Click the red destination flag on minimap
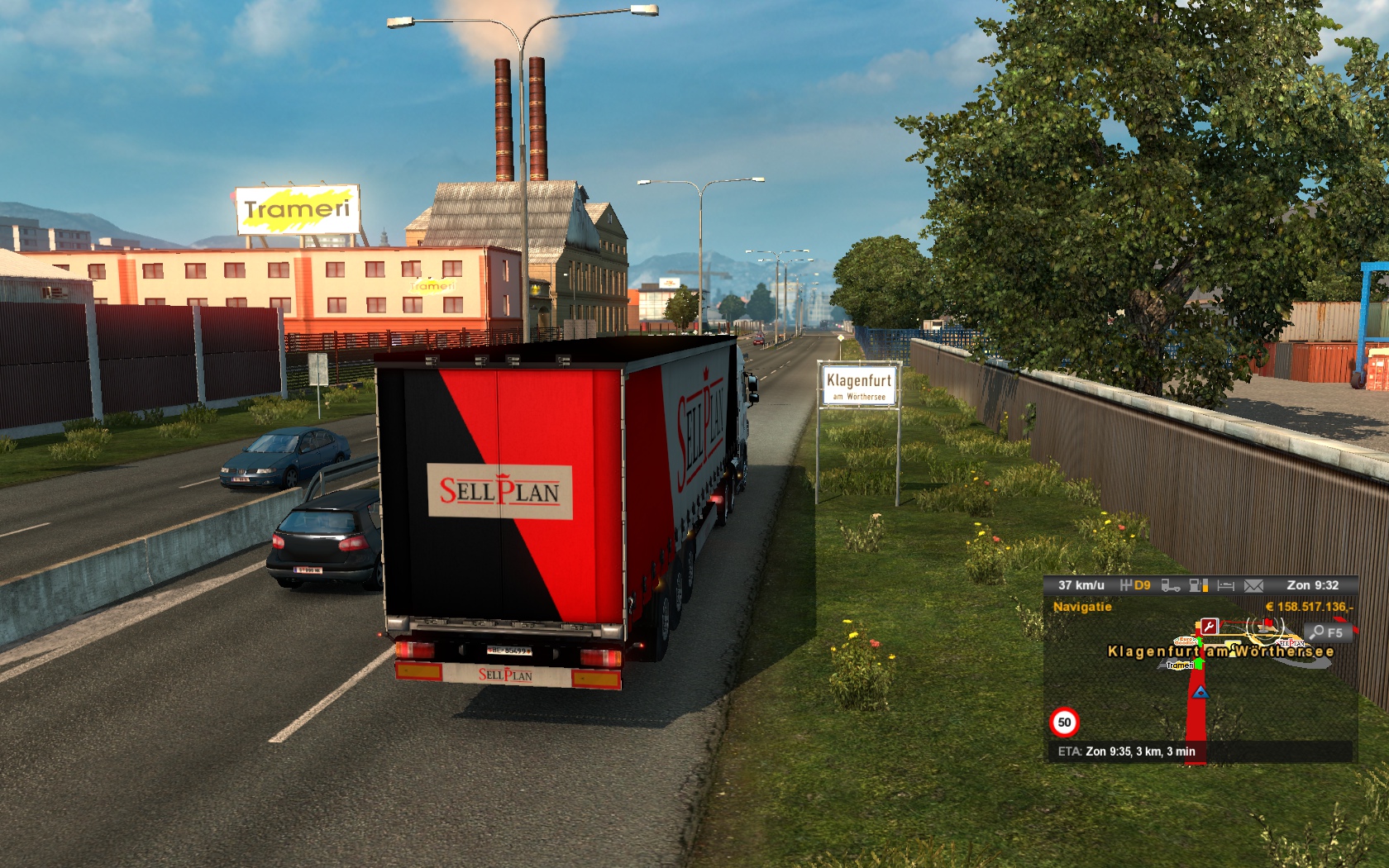 click(1268, 622)
